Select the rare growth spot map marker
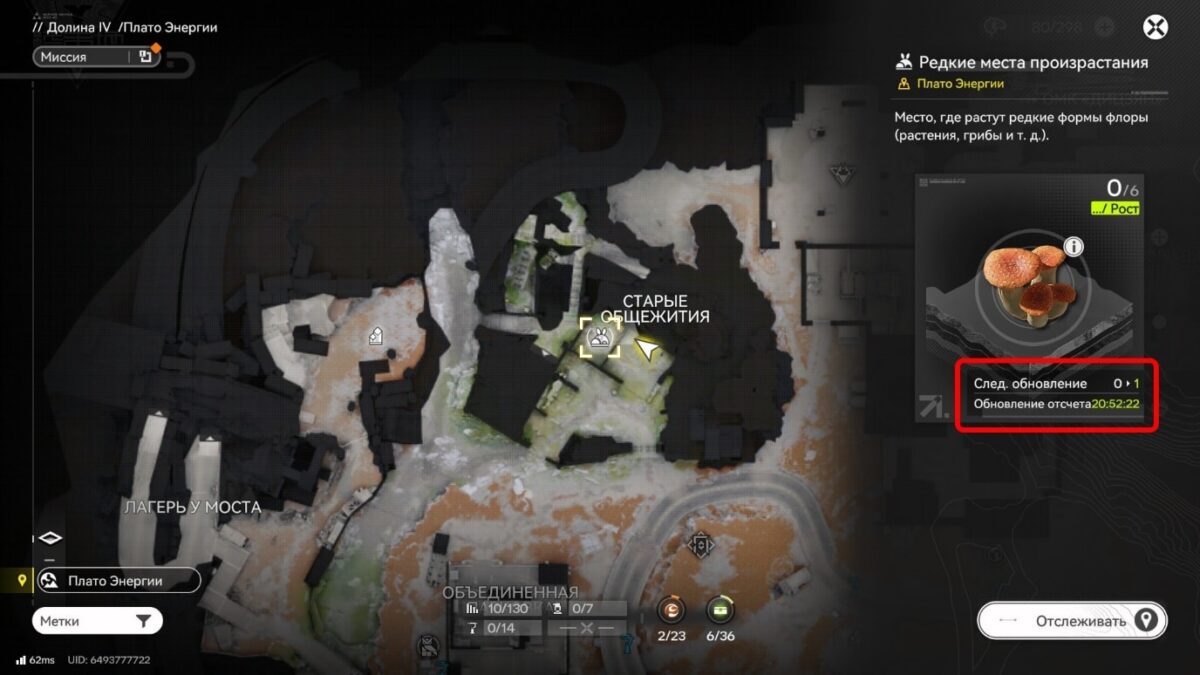This screenshot has height=675, width=1200. tap(600, 337)
